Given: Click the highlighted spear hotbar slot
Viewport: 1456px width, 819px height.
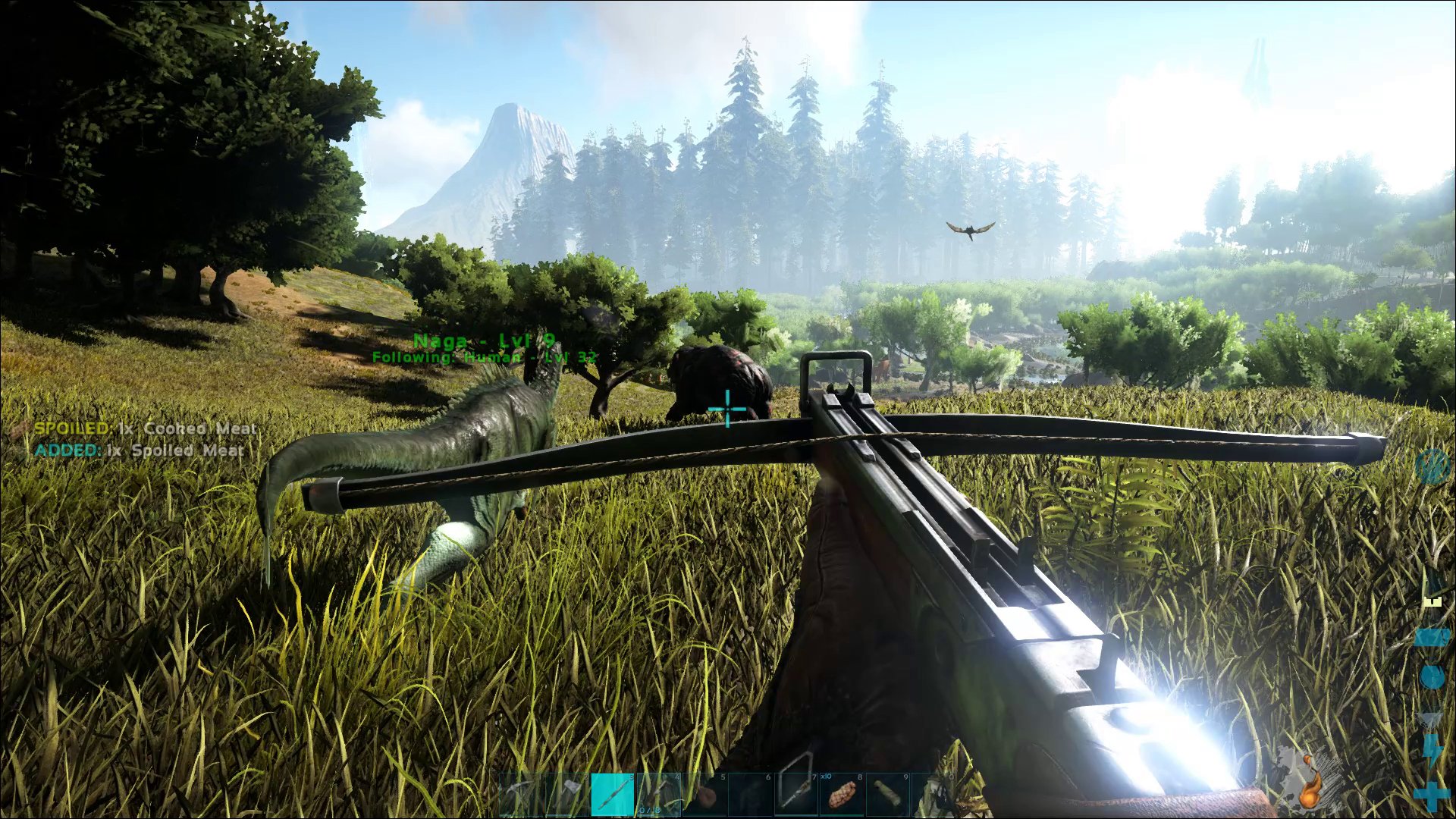Looking at the screenshot, I should pos(613,795).
